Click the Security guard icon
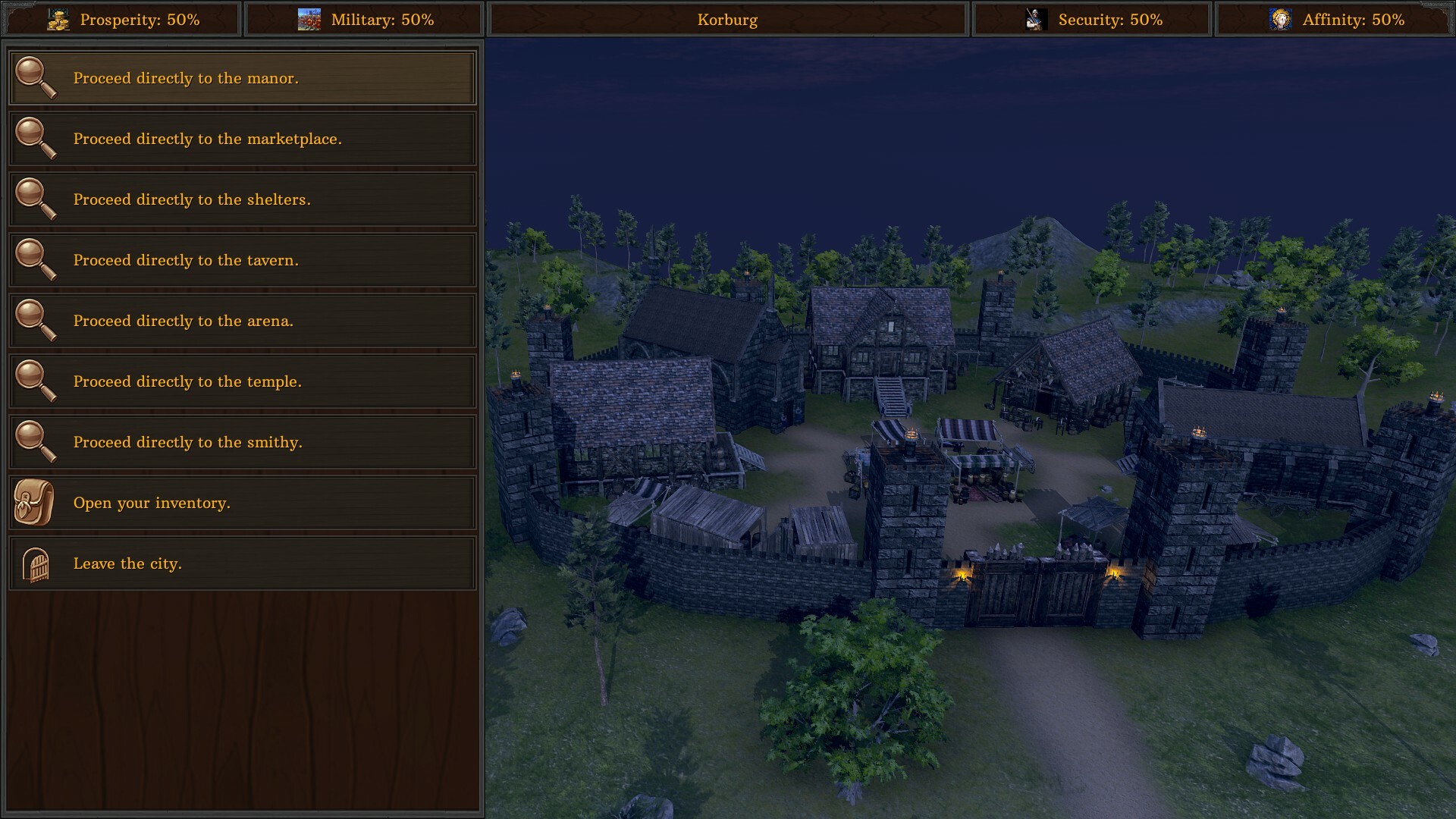 point(1037,19)
